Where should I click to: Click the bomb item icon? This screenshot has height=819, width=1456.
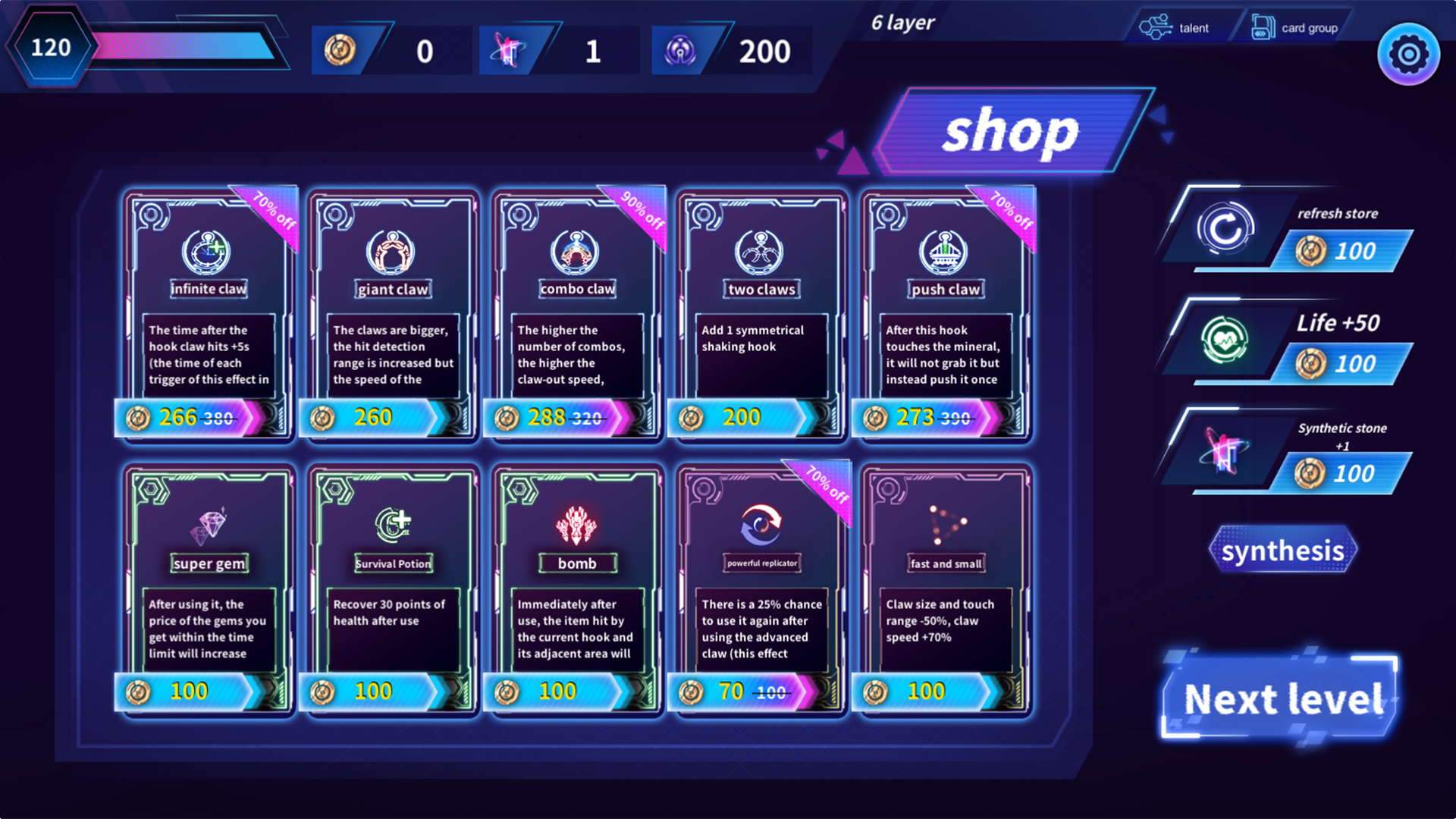tap(577, 523)
